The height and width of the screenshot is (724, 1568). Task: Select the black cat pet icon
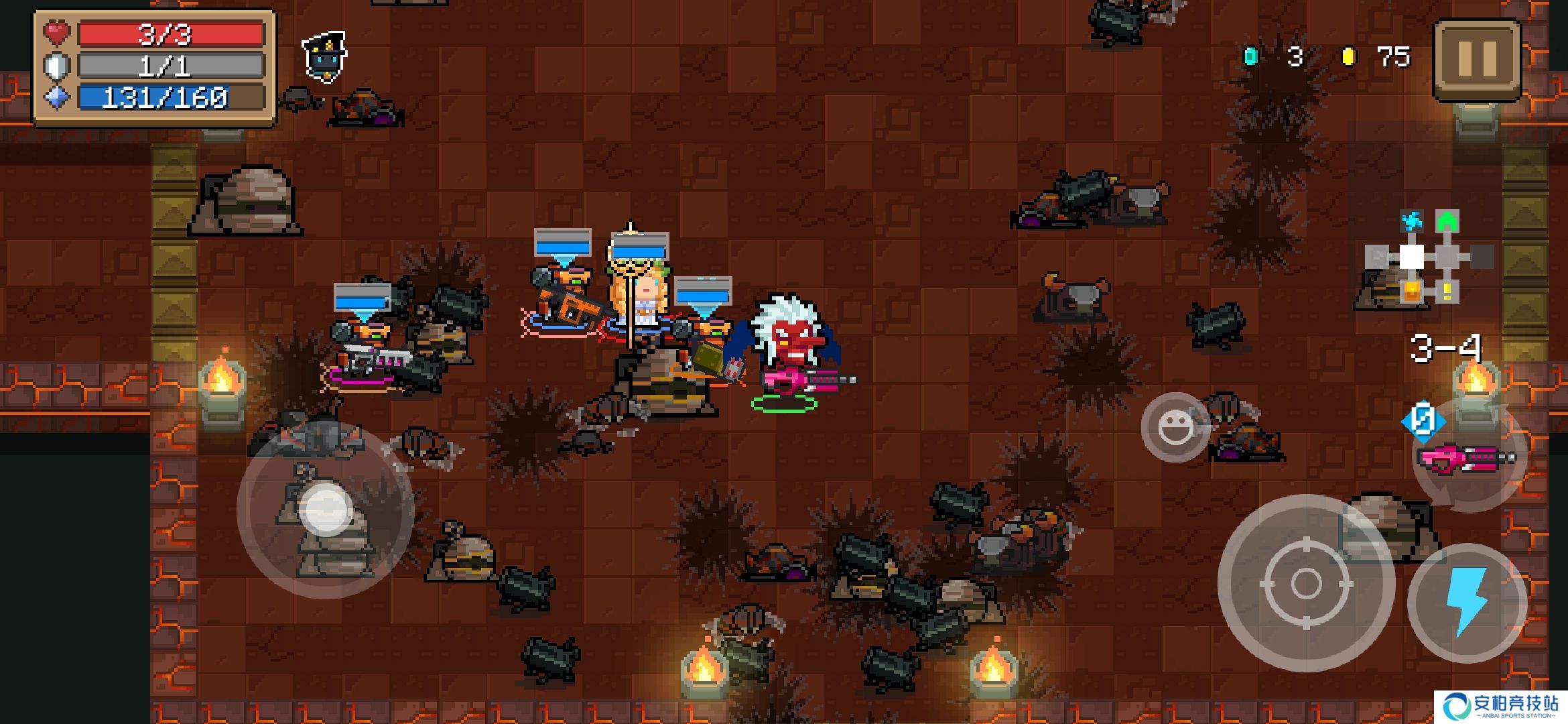coord(325,57)
